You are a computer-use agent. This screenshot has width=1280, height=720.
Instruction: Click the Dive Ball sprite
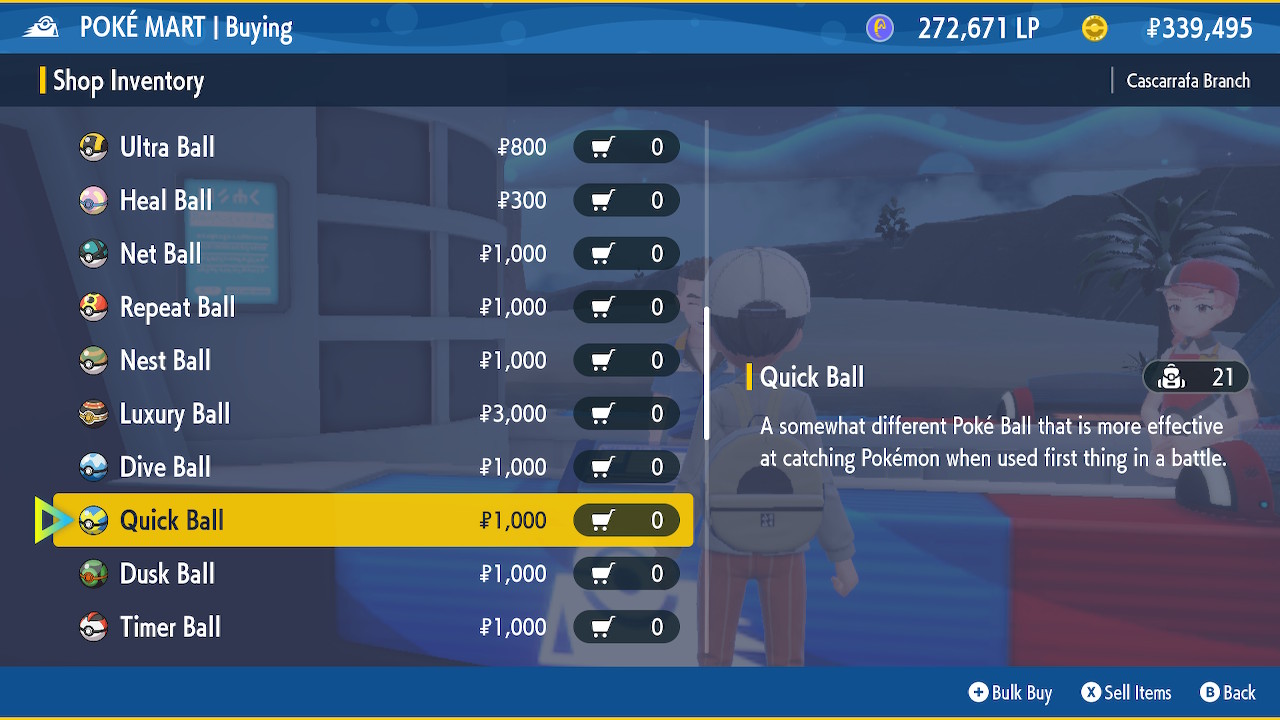[92, 467]
